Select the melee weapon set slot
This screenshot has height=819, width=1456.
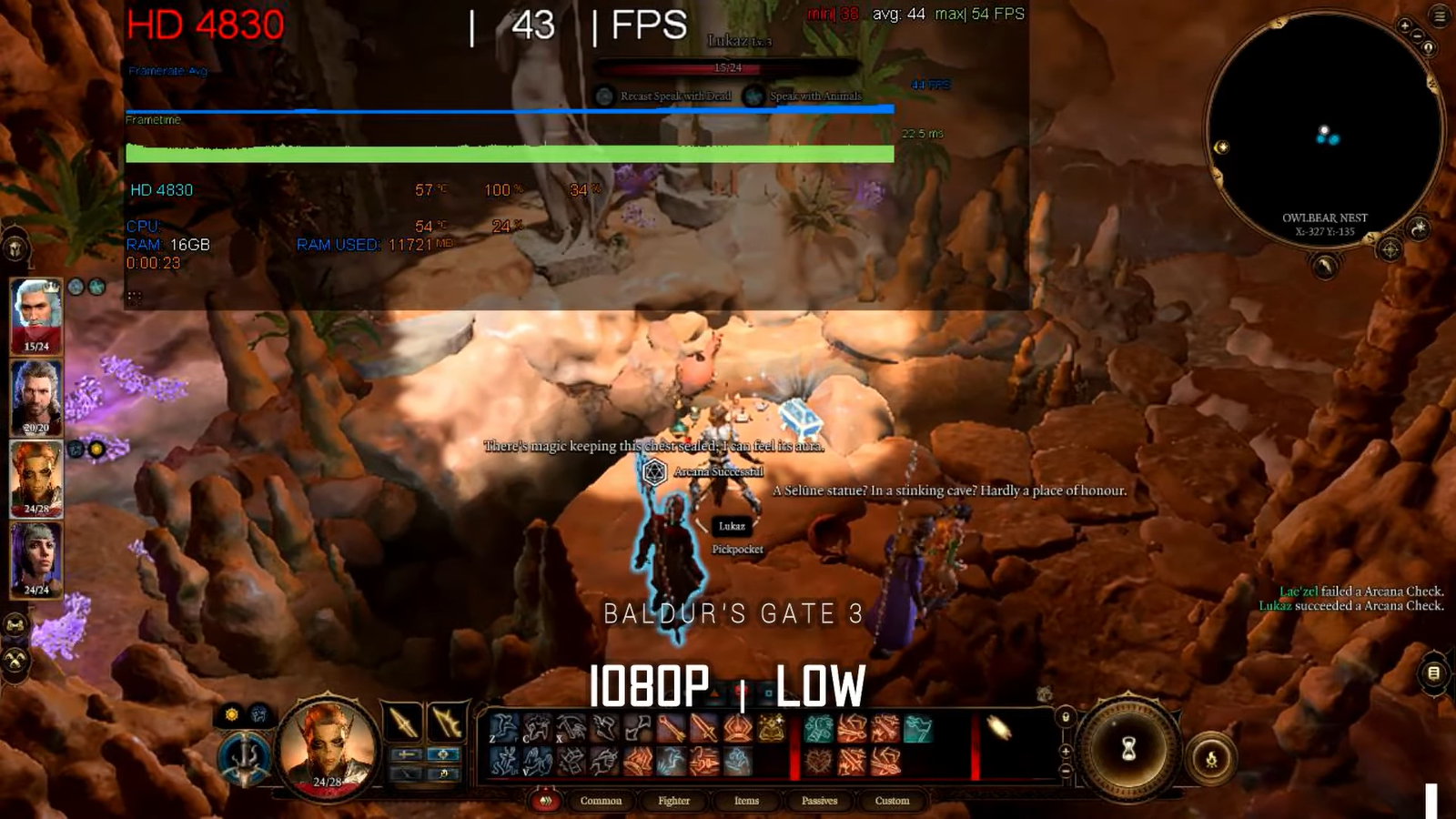pyautogui.click(x=403, y=723)
